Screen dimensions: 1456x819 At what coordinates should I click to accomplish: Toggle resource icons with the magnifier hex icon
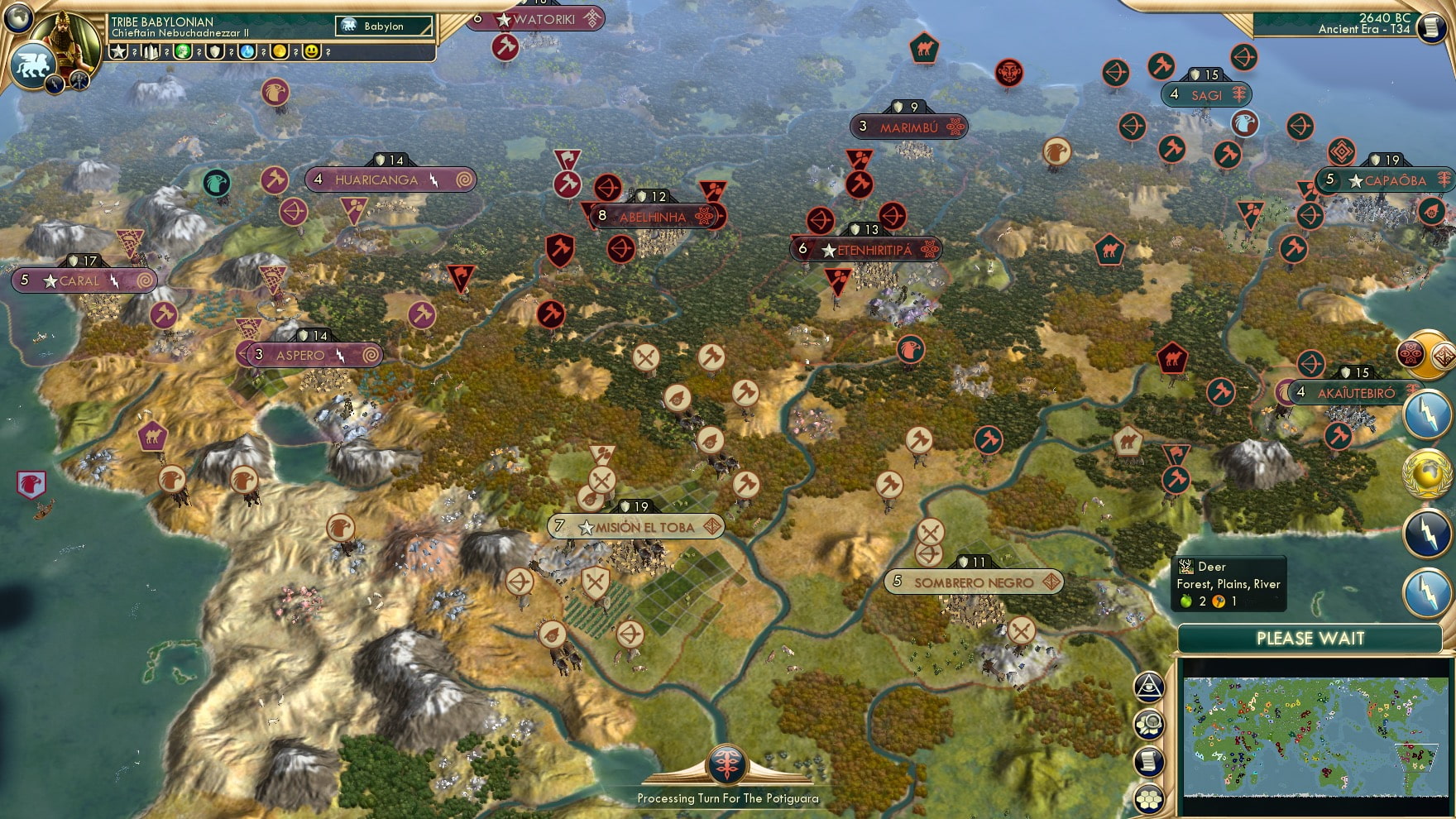coord(1148,723)
